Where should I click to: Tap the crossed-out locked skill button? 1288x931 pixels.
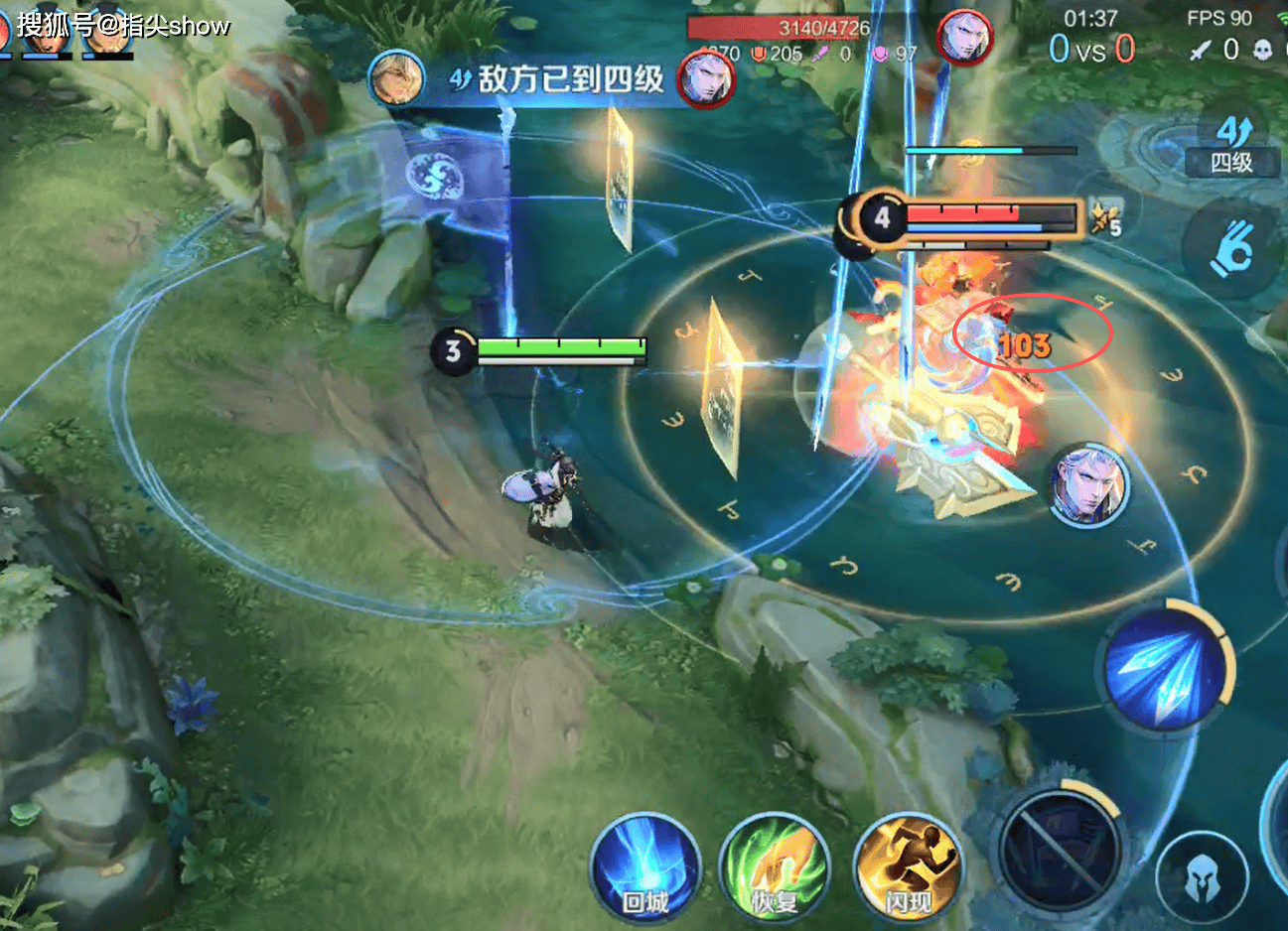(1062, 851)
